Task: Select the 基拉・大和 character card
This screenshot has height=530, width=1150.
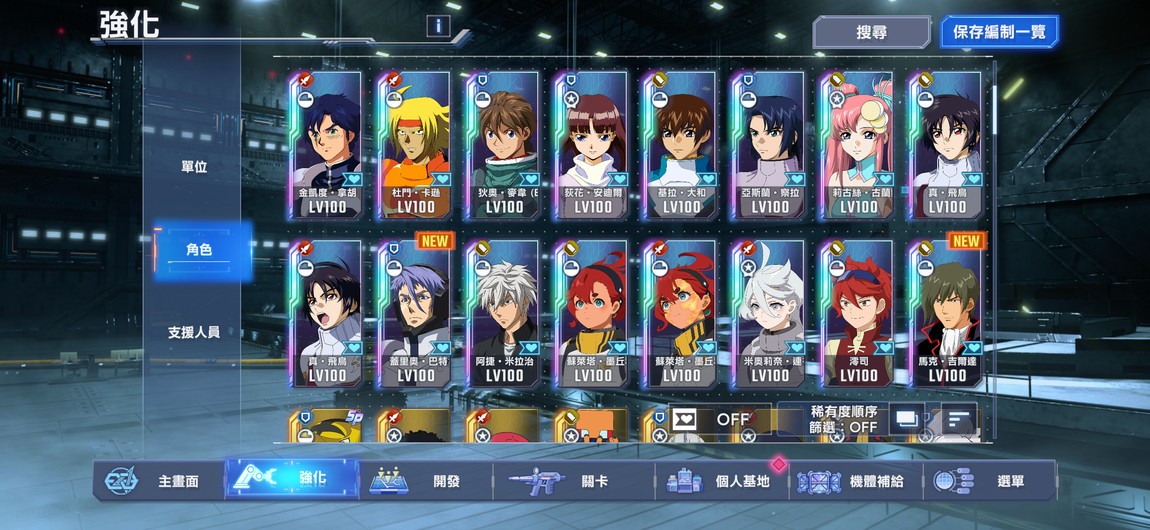Action: (681, 144)
